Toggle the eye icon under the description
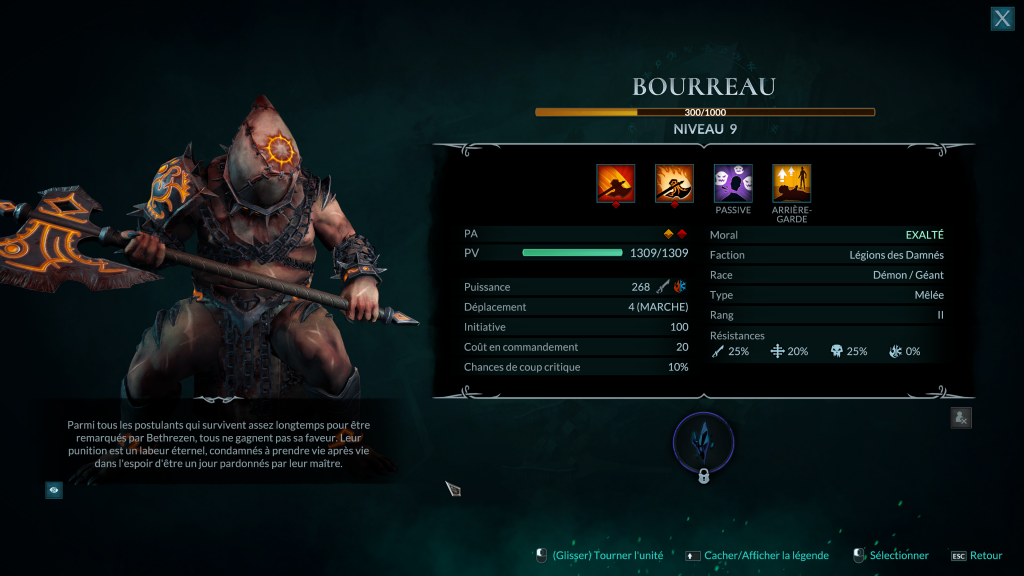 (54, 490)
